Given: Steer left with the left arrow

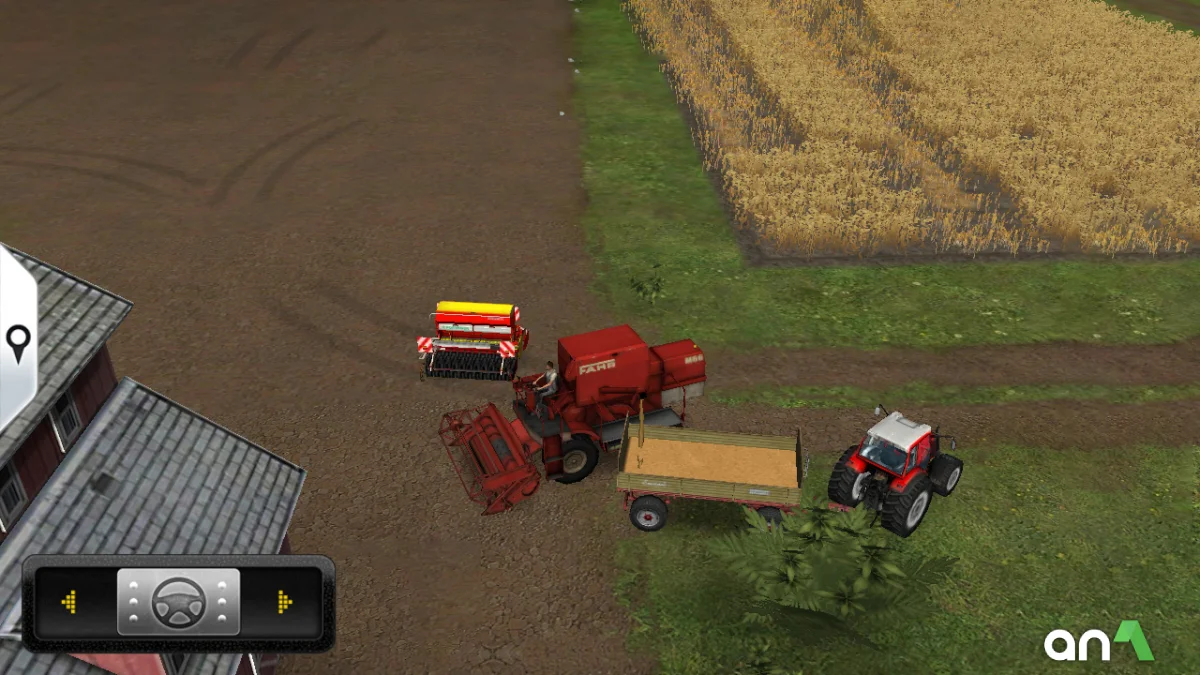Looking at the screenshot, I should click(69, 602).
